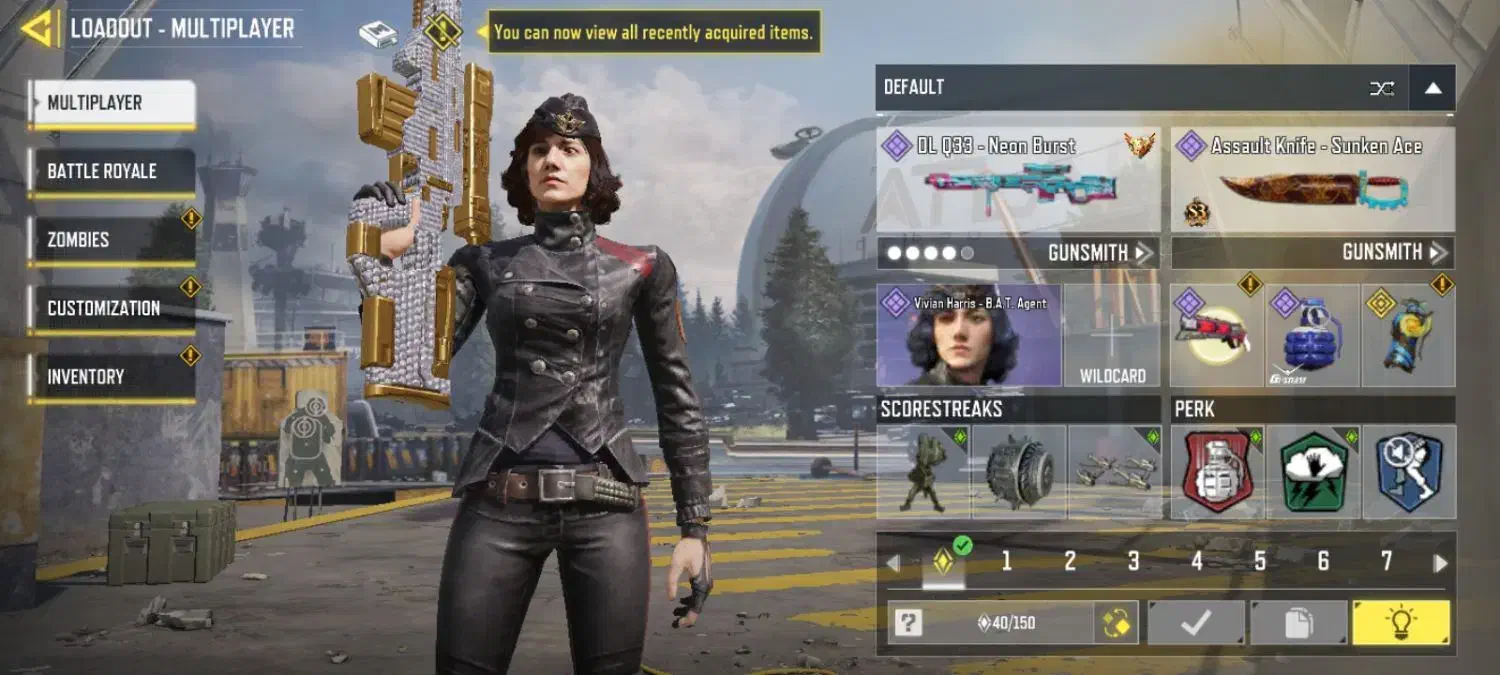This screenshot has height=675, width=1500.
Task: Open the Wildcard slot
Action: click(1112, 336)
